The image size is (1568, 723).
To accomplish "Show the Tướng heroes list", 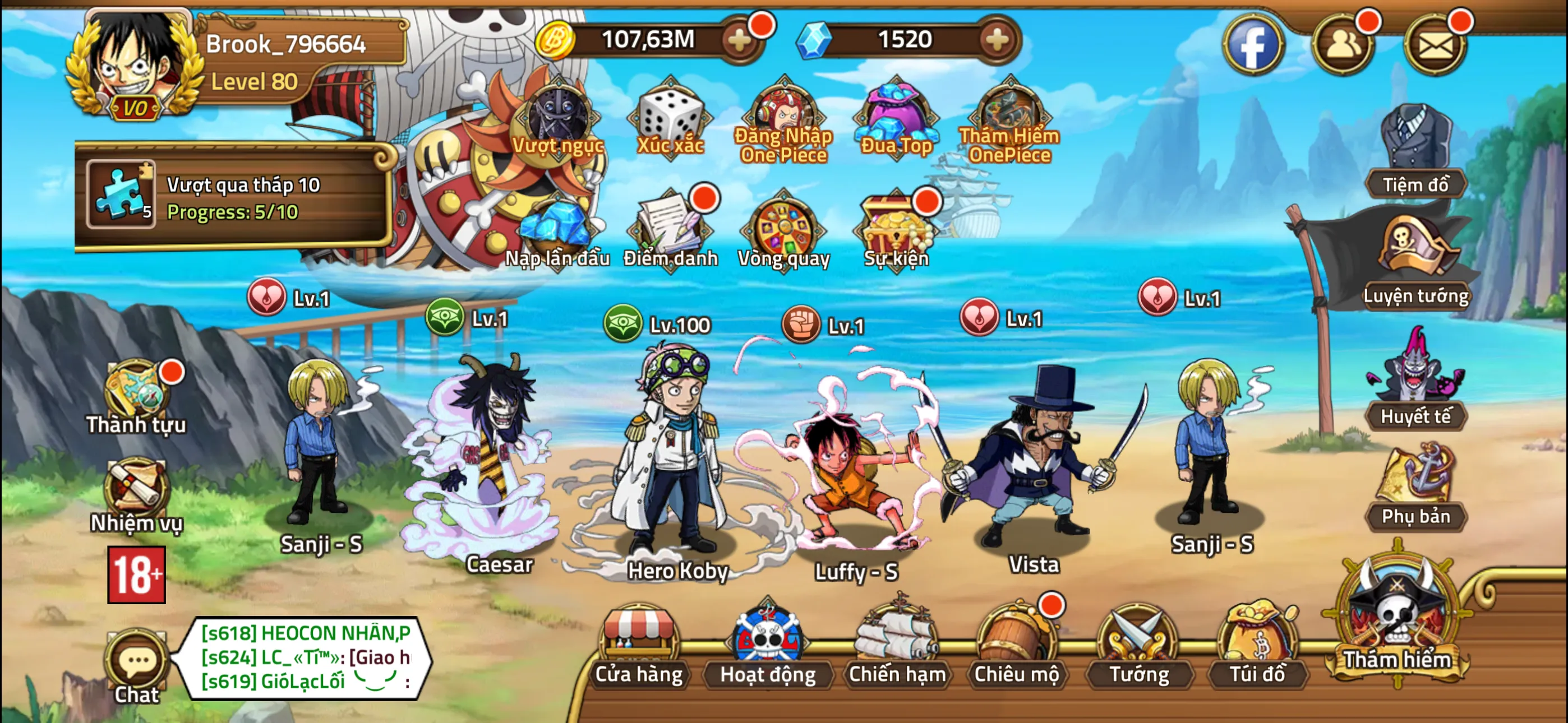I will [1139, 646].
